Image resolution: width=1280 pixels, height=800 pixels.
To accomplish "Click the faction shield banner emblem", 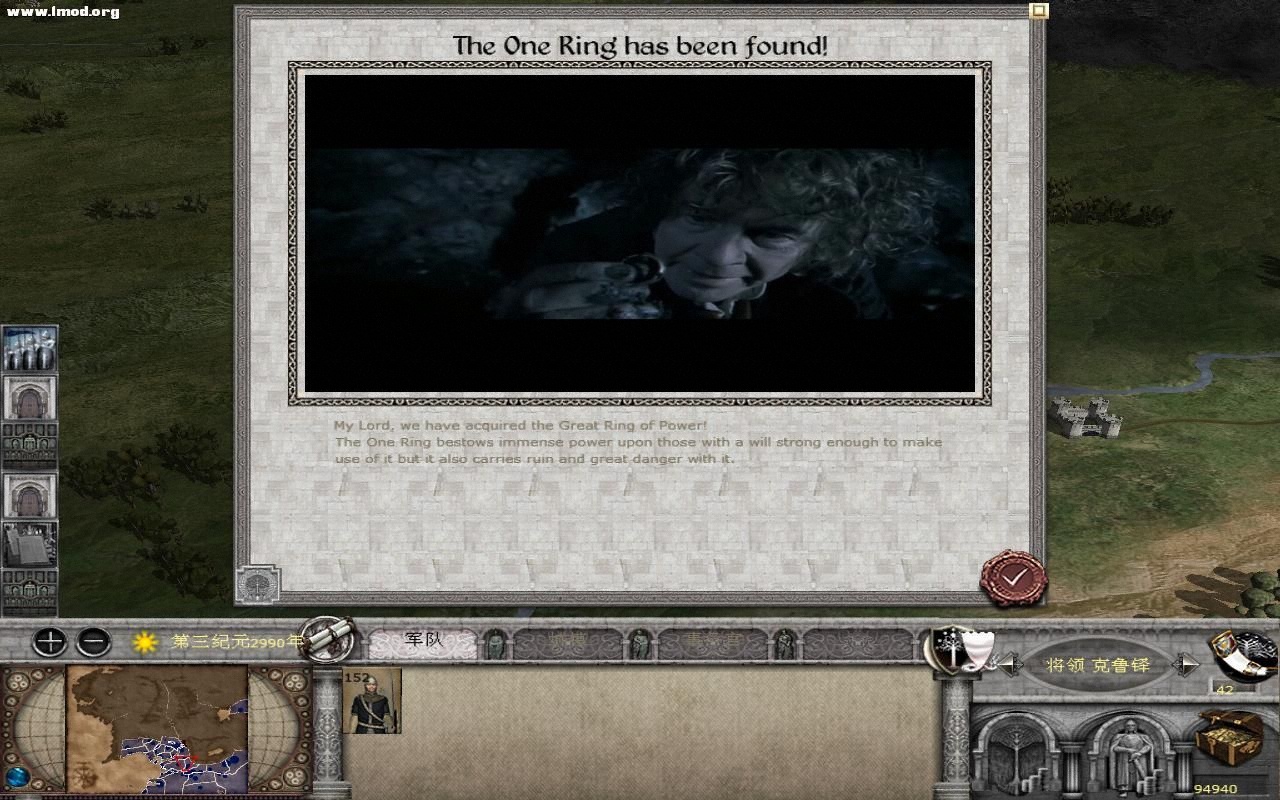I will (950, 650).
